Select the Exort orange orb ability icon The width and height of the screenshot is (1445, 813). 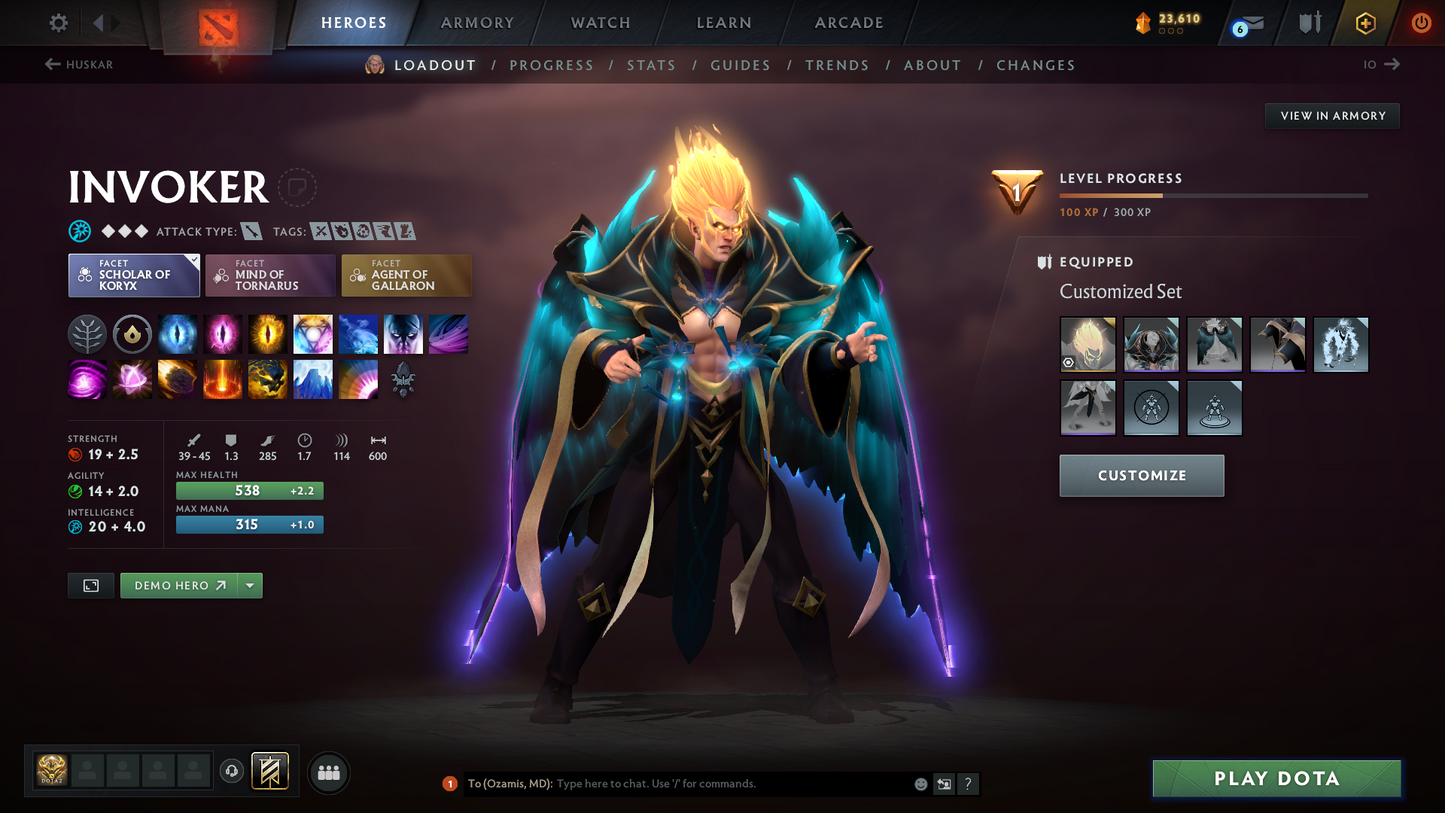point(268,334)
